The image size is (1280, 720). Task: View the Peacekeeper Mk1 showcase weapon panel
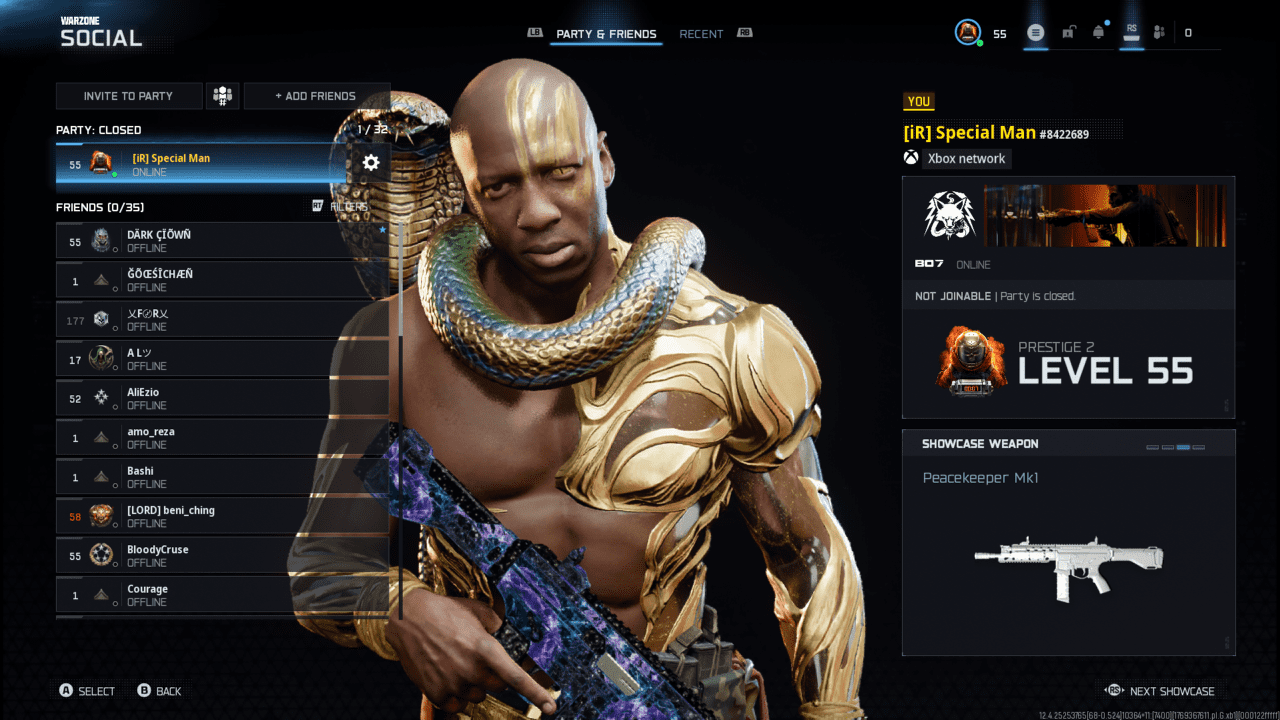pos(1068,542)
